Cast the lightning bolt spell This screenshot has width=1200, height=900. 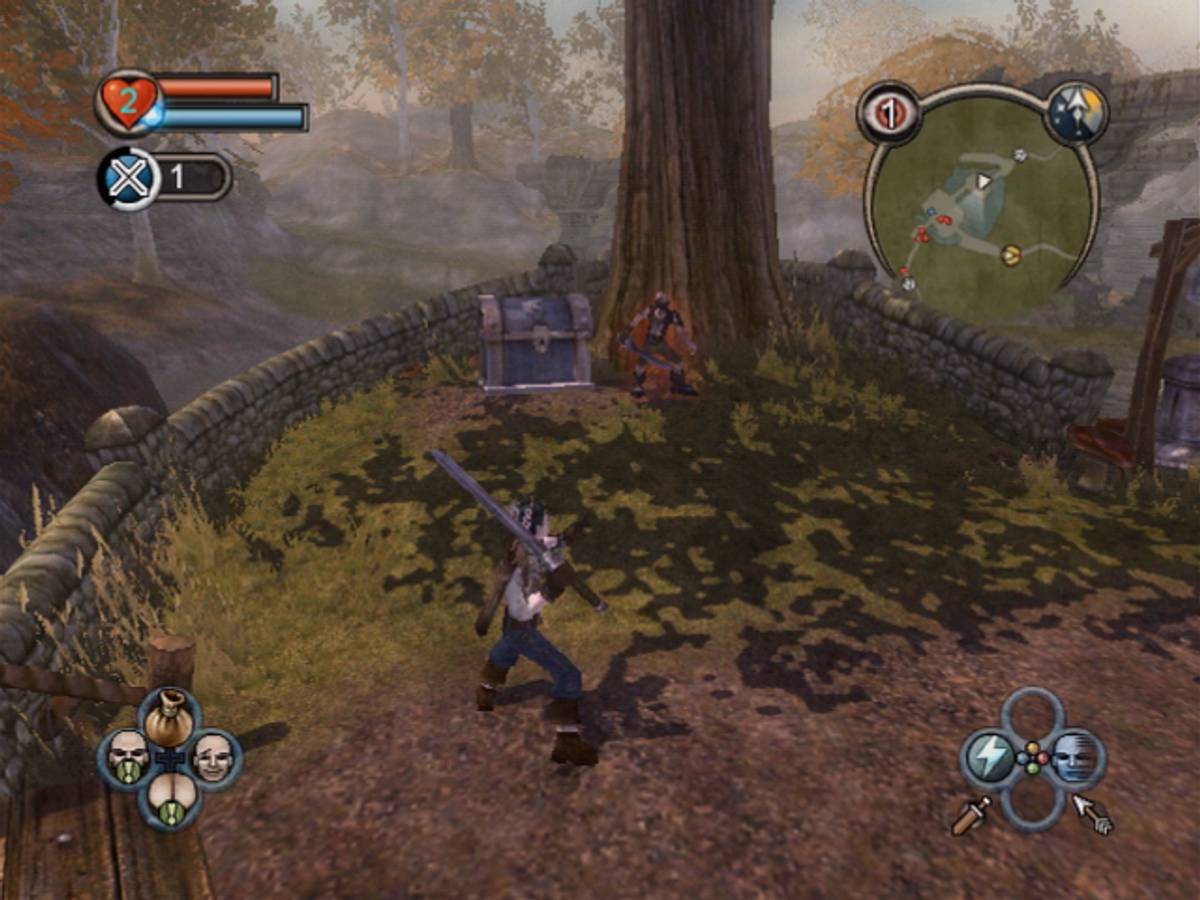coord(991,759)
